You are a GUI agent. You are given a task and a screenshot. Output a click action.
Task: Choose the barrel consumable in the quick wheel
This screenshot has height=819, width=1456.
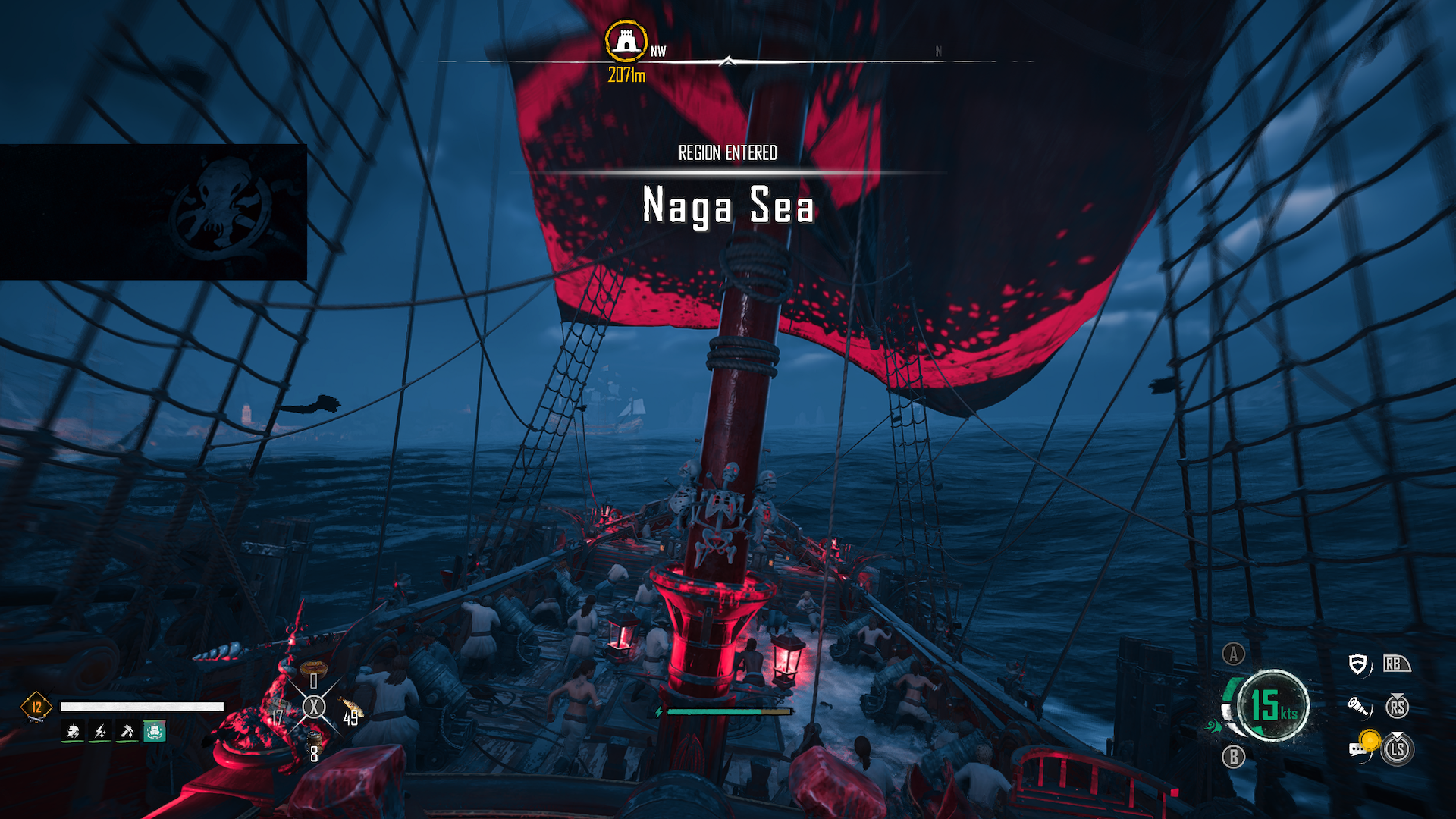[314, 739]
